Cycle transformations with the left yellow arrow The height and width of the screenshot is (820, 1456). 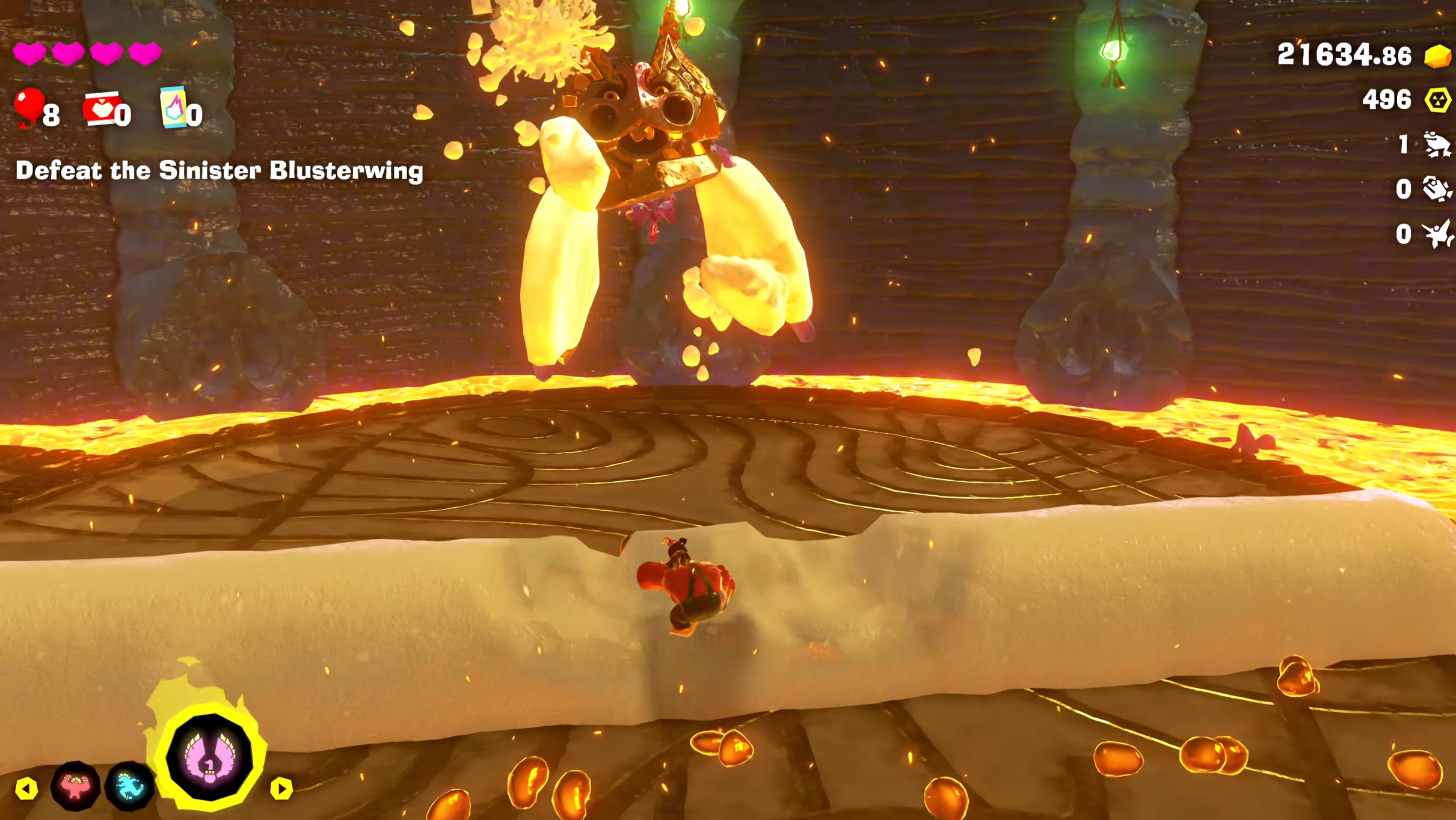[26, 789]
